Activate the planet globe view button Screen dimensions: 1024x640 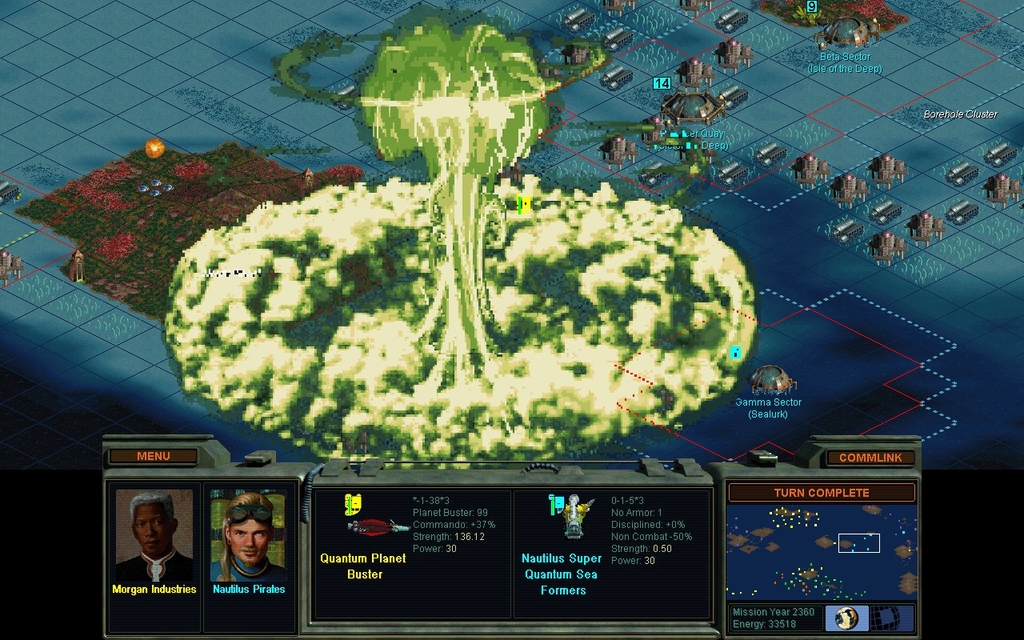(846, 618)
